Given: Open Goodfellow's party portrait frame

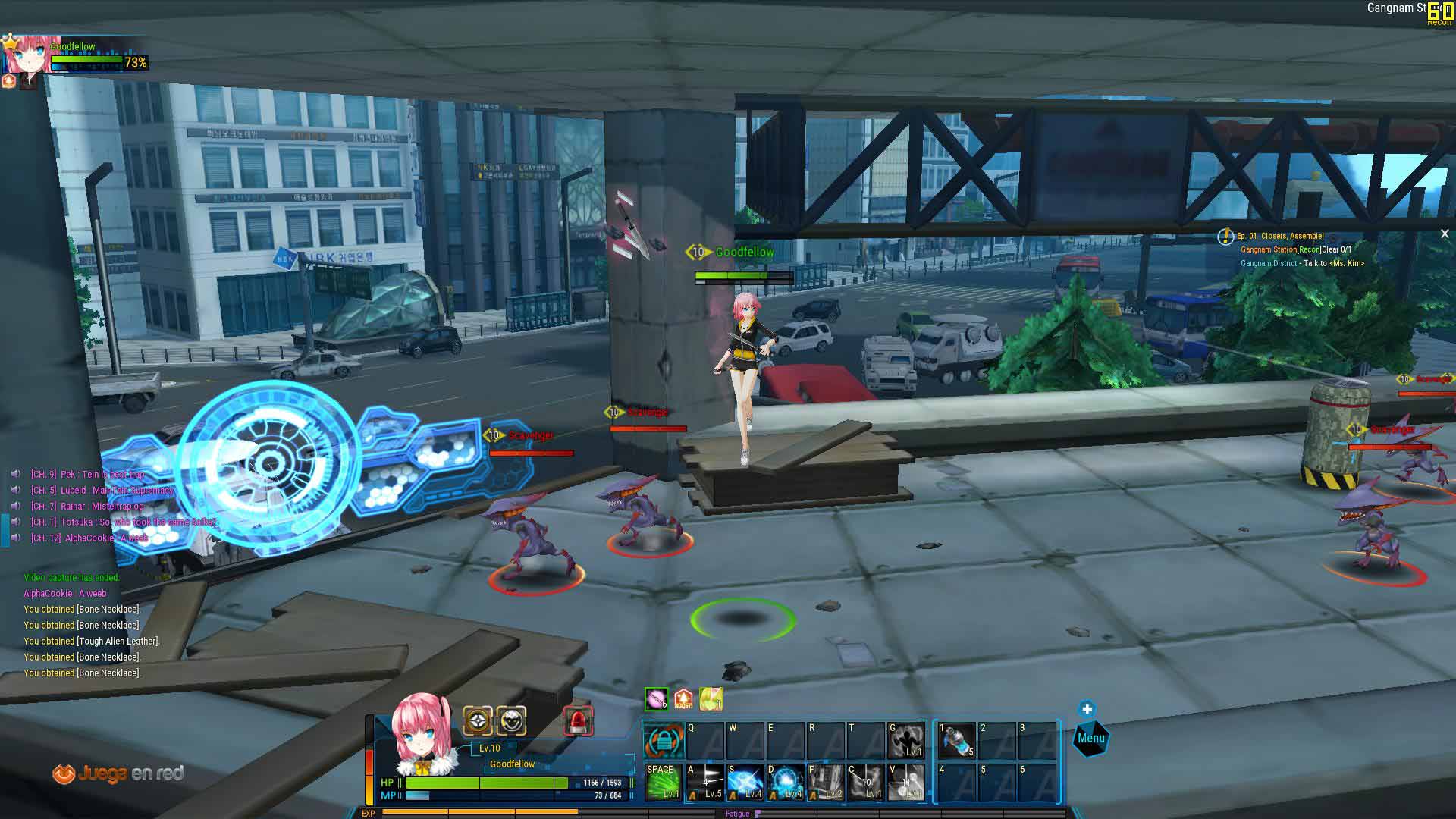Looking at the screenshot, I should [x=30, y=53].
